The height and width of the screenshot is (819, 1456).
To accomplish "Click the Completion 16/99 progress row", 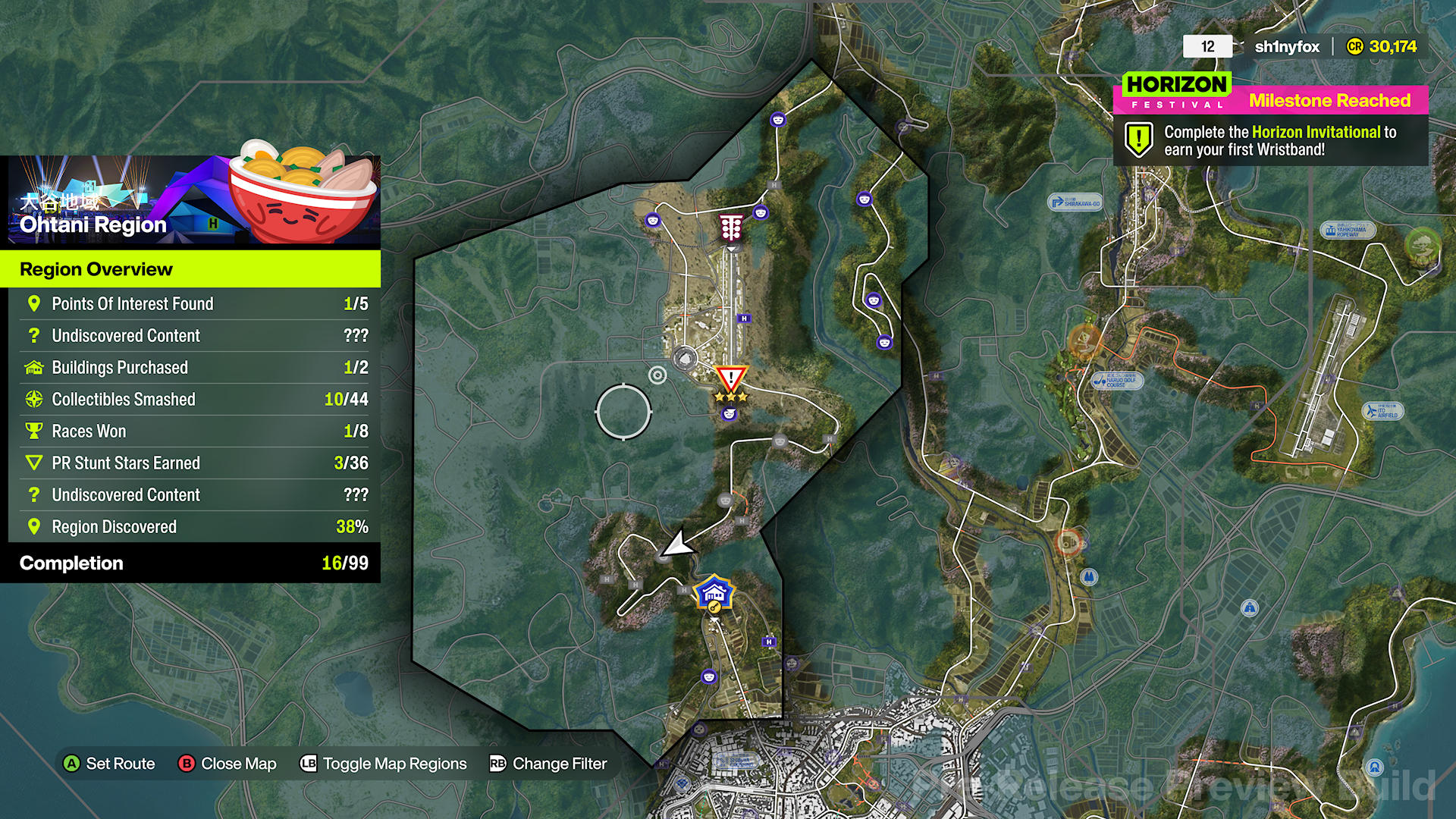I will [x=190, y=563].
